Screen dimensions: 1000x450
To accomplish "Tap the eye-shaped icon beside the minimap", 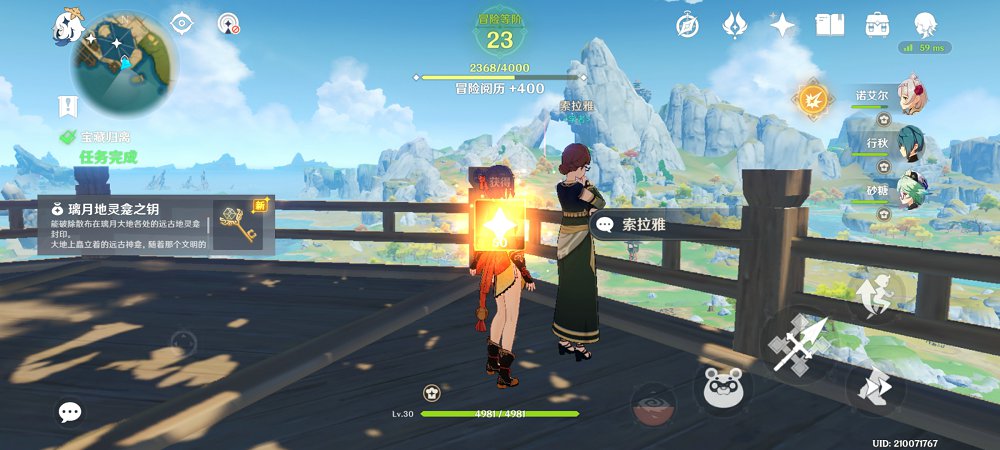I will [181, 23].
